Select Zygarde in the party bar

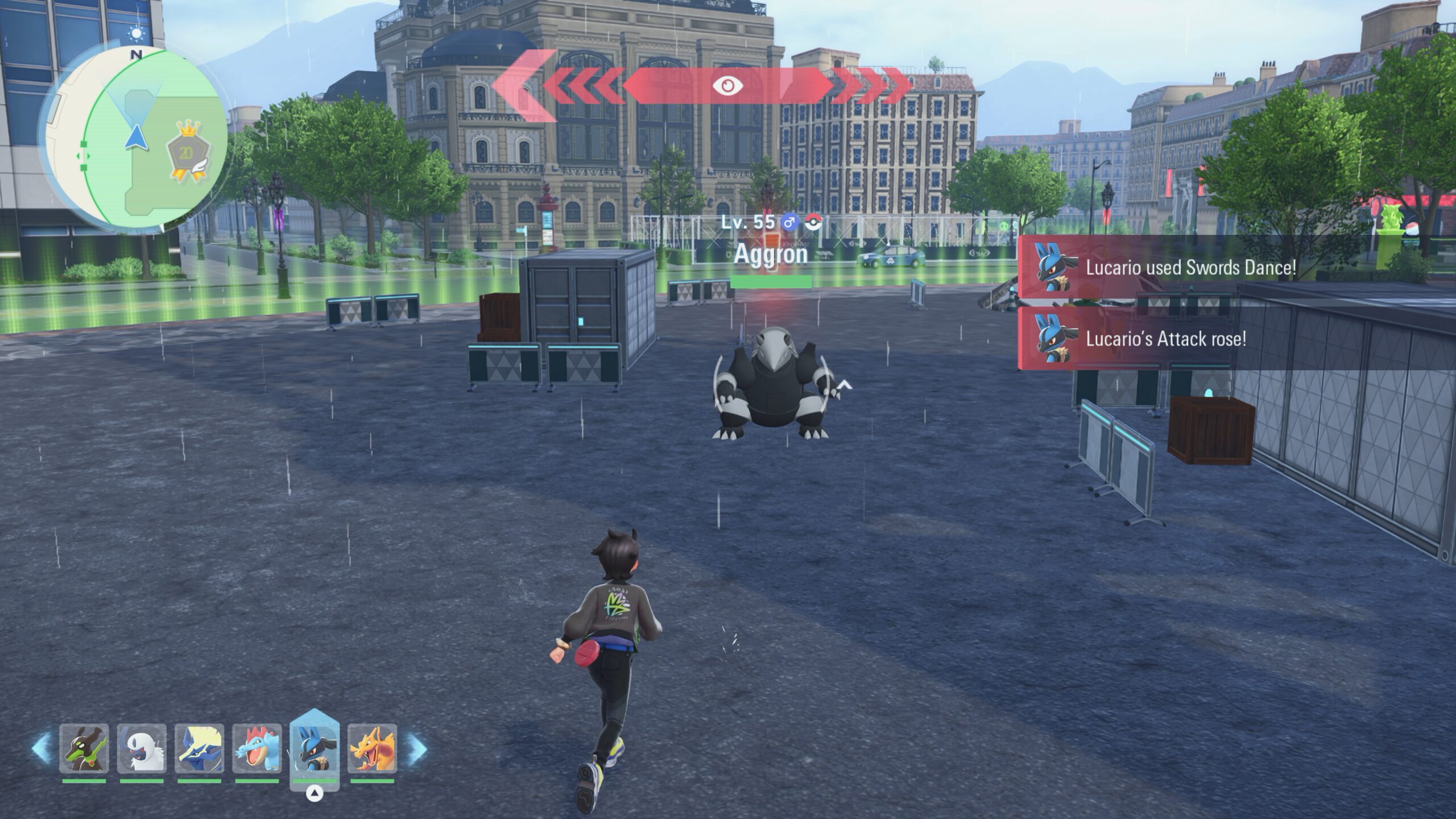84,748
